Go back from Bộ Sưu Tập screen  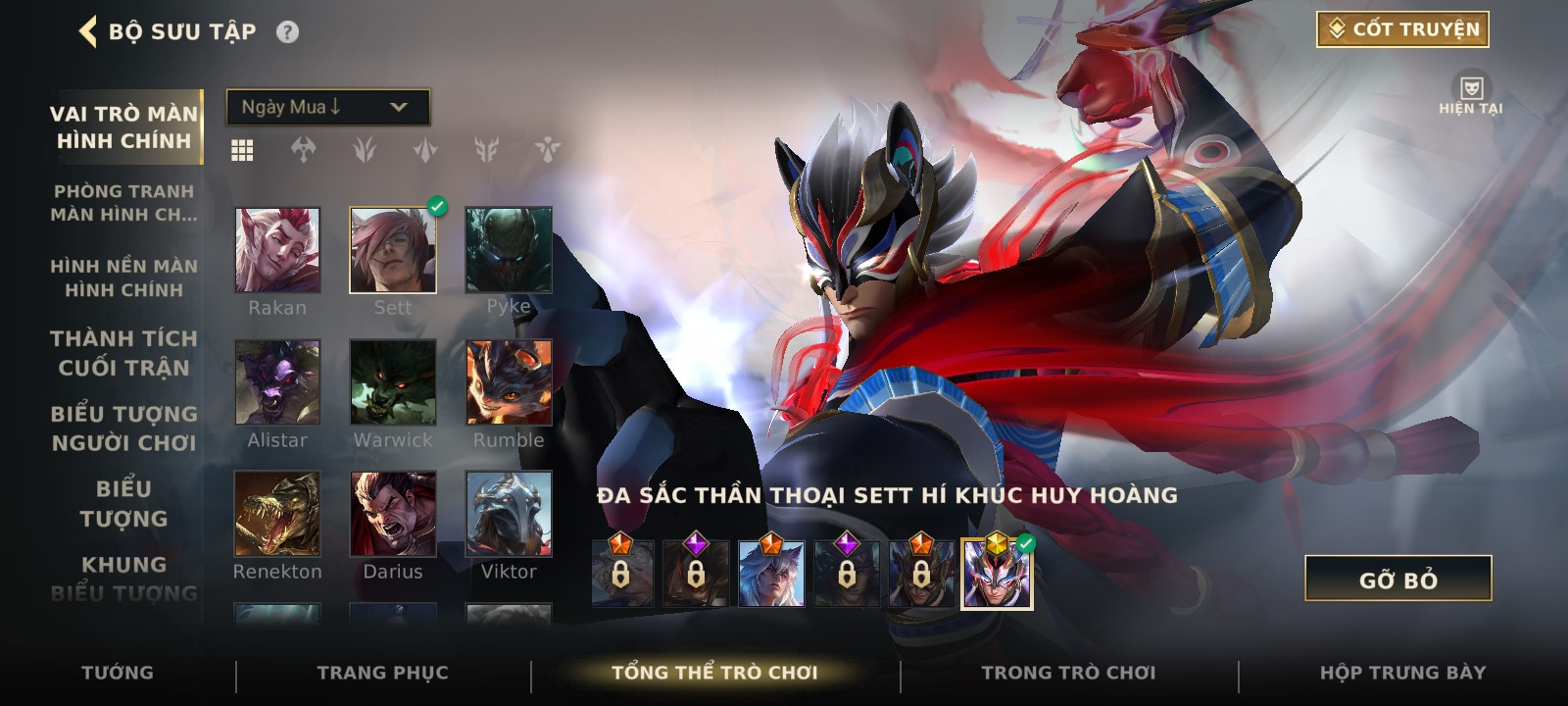pyautogui.click(x=88, y=31)
